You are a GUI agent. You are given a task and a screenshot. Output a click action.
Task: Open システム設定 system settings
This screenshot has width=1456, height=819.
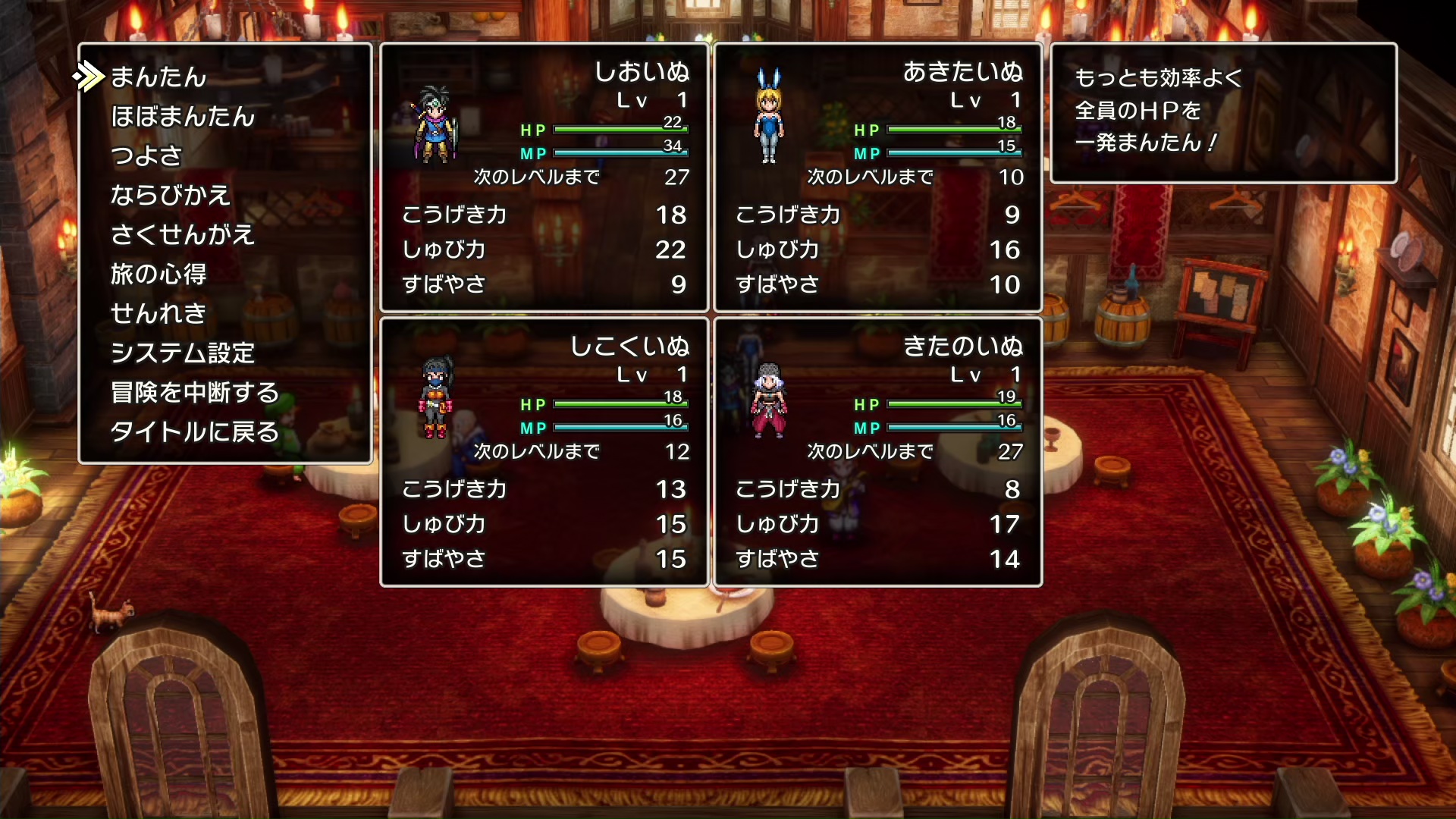(x=182, y=353)
